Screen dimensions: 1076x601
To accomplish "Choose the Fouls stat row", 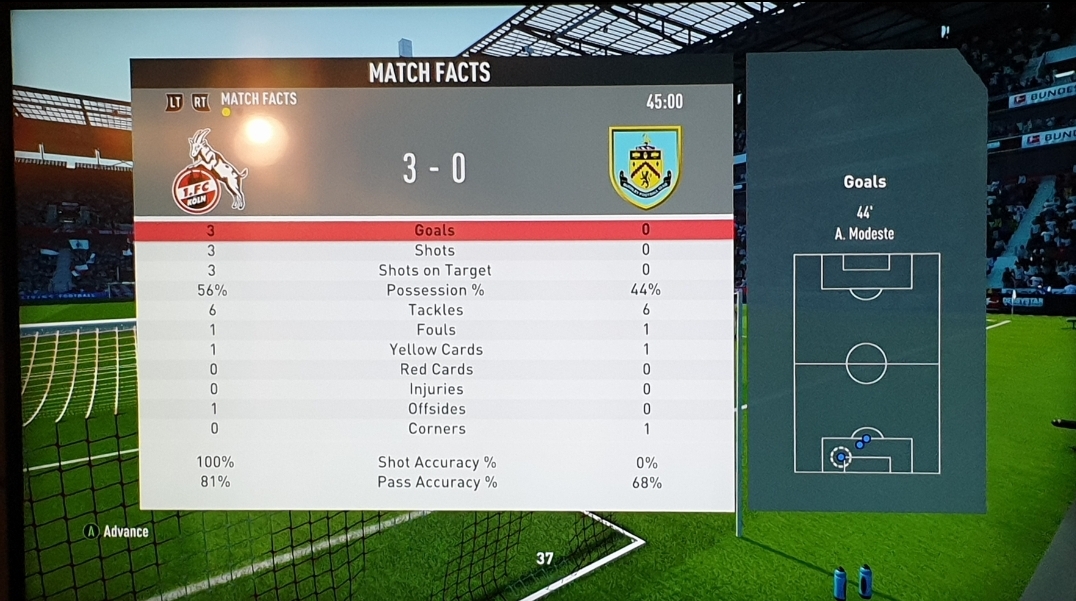I will 435,330.
